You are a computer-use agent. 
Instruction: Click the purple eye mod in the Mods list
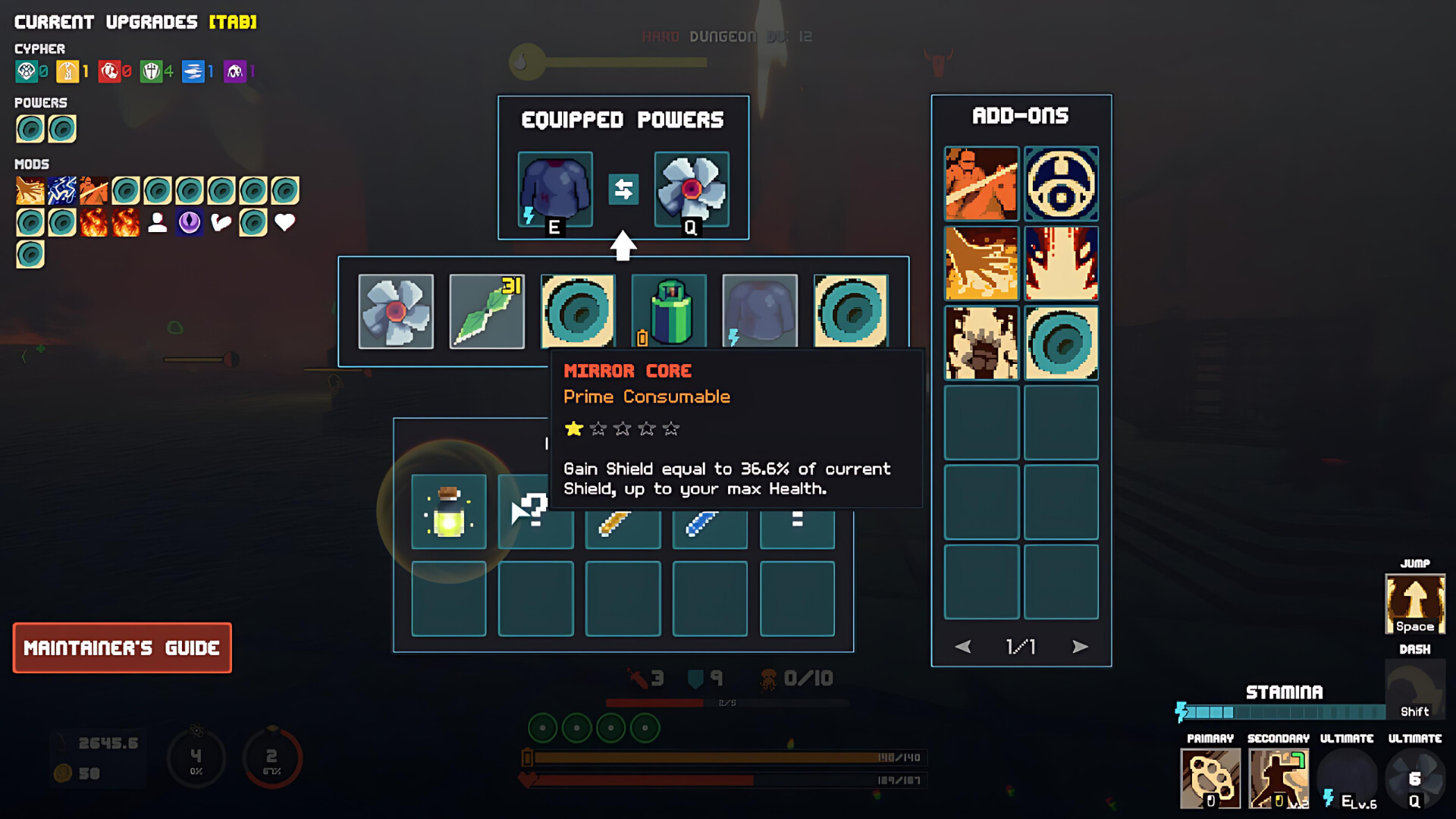pos(189,221)
